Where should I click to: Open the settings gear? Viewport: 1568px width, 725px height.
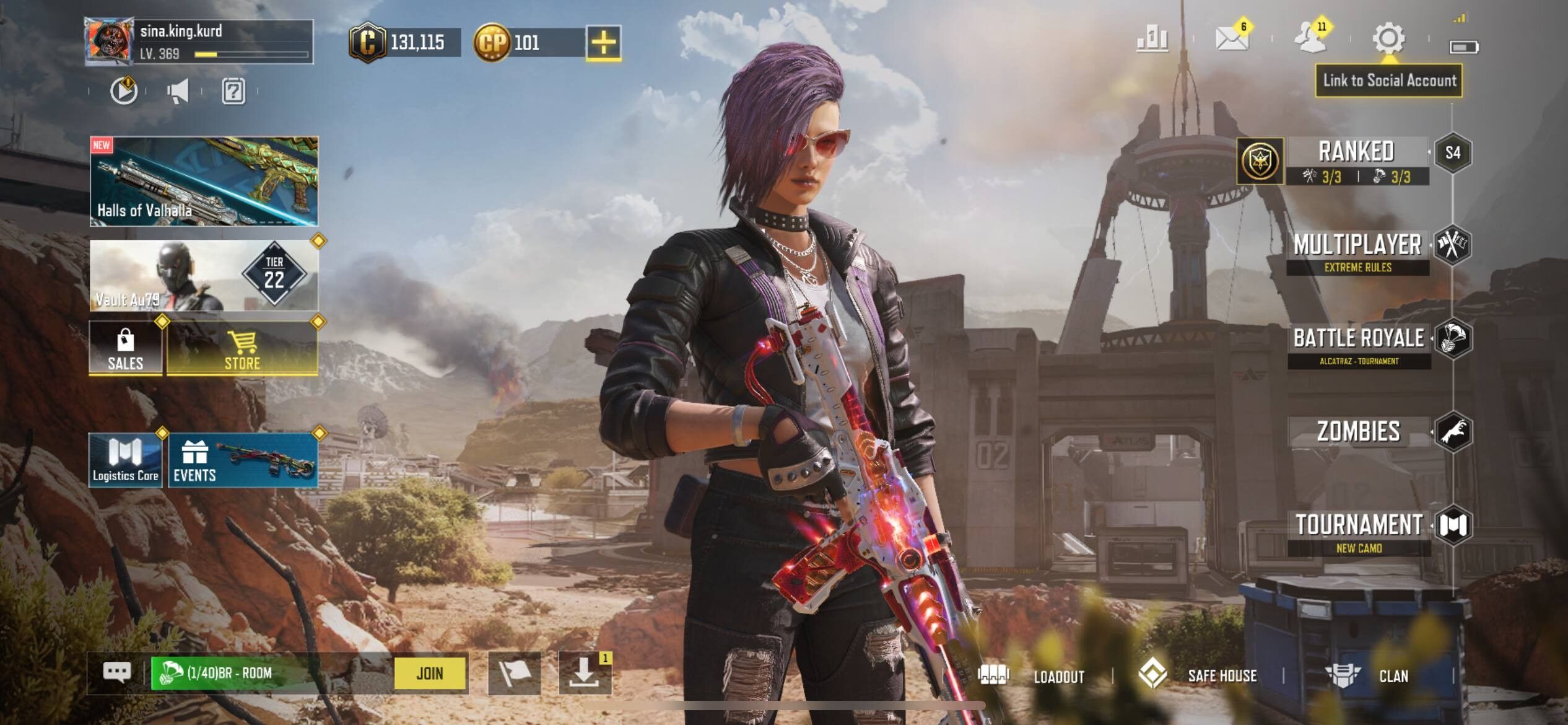click(x=1388, y=39)
